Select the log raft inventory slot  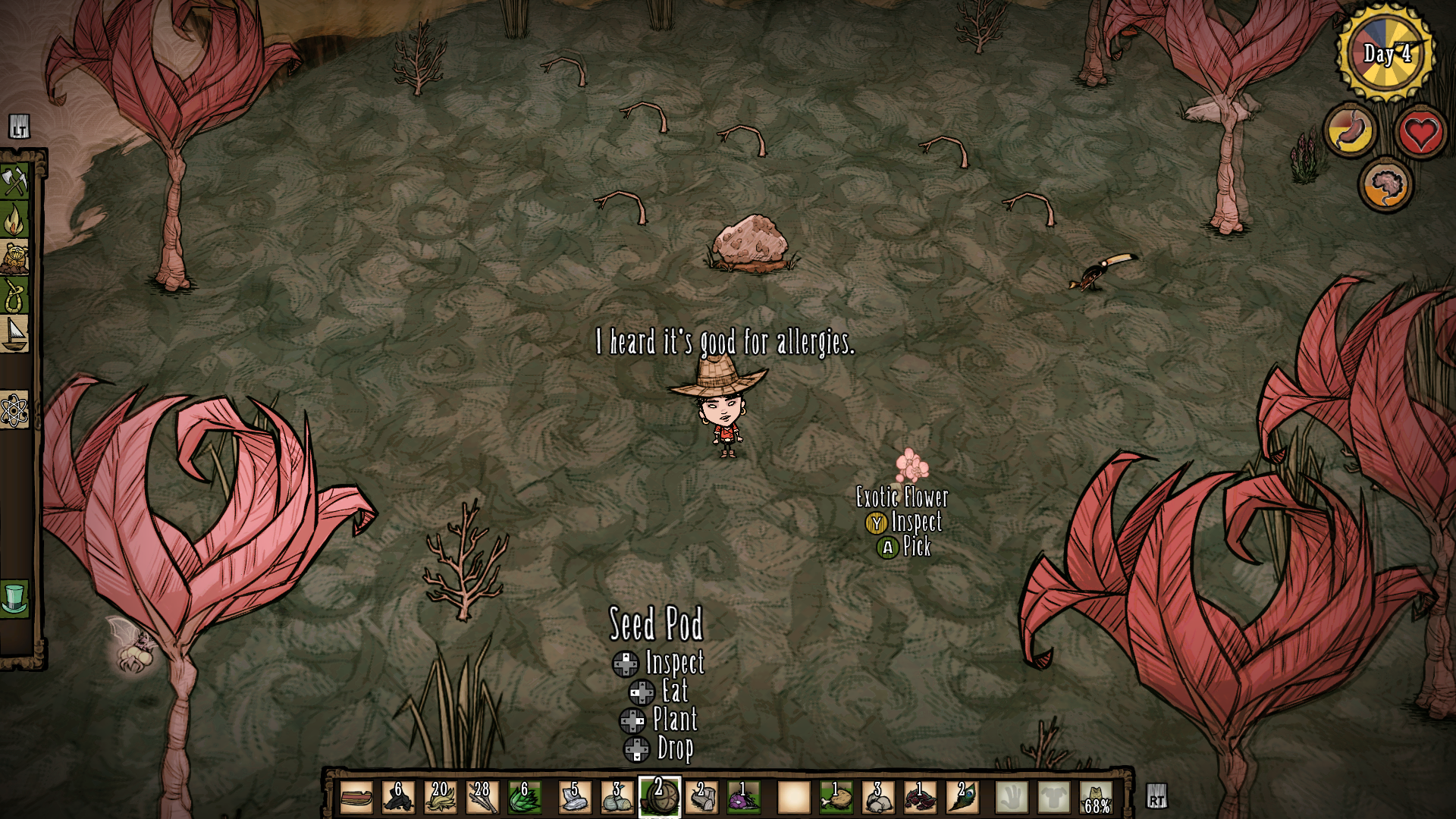point(356,798)
